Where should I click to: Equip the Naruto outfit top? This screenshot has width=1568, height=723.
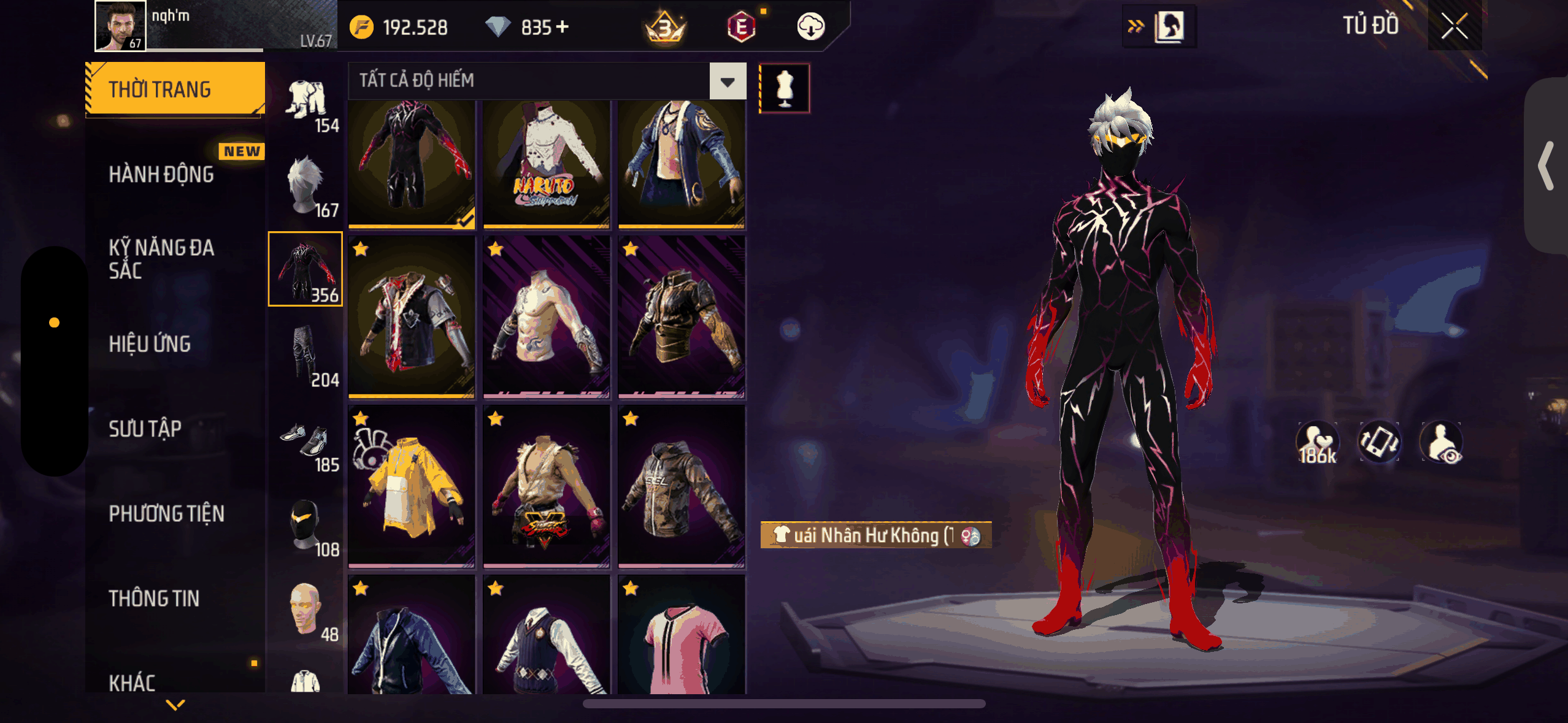click(x=546, y=164)
